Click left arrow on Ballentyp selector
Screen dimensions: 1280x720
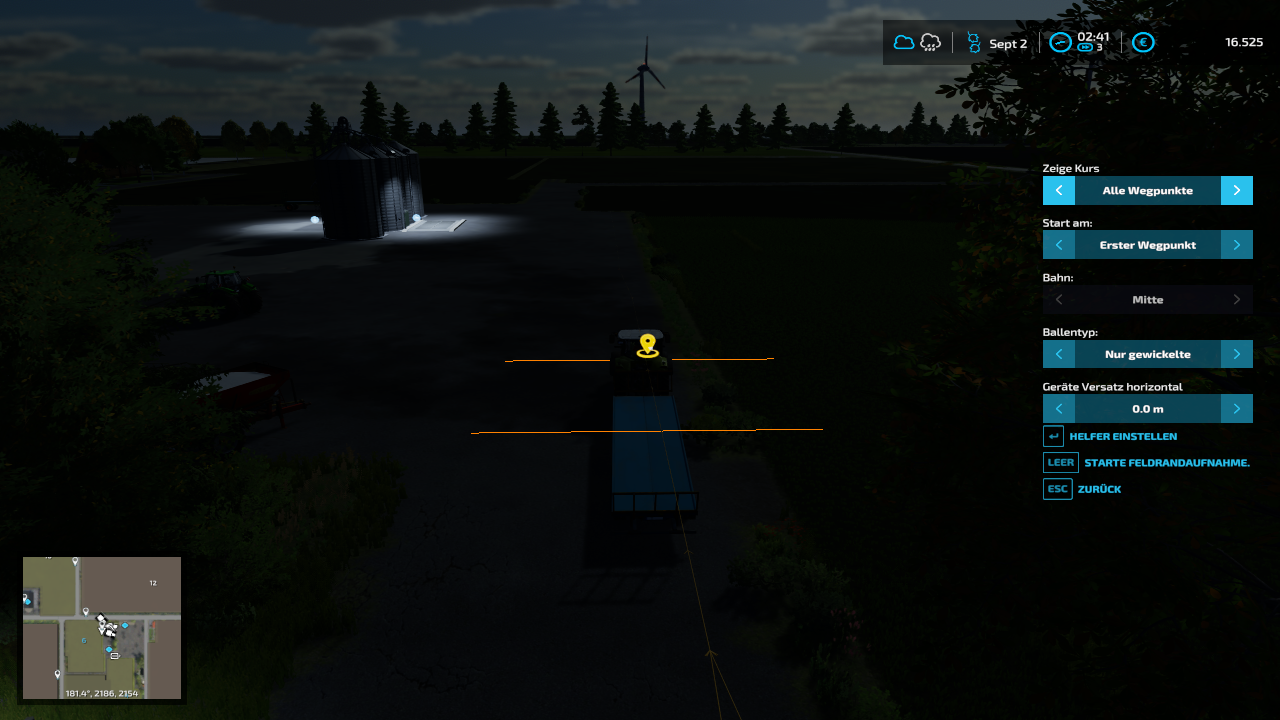(x=1059, y=353)
